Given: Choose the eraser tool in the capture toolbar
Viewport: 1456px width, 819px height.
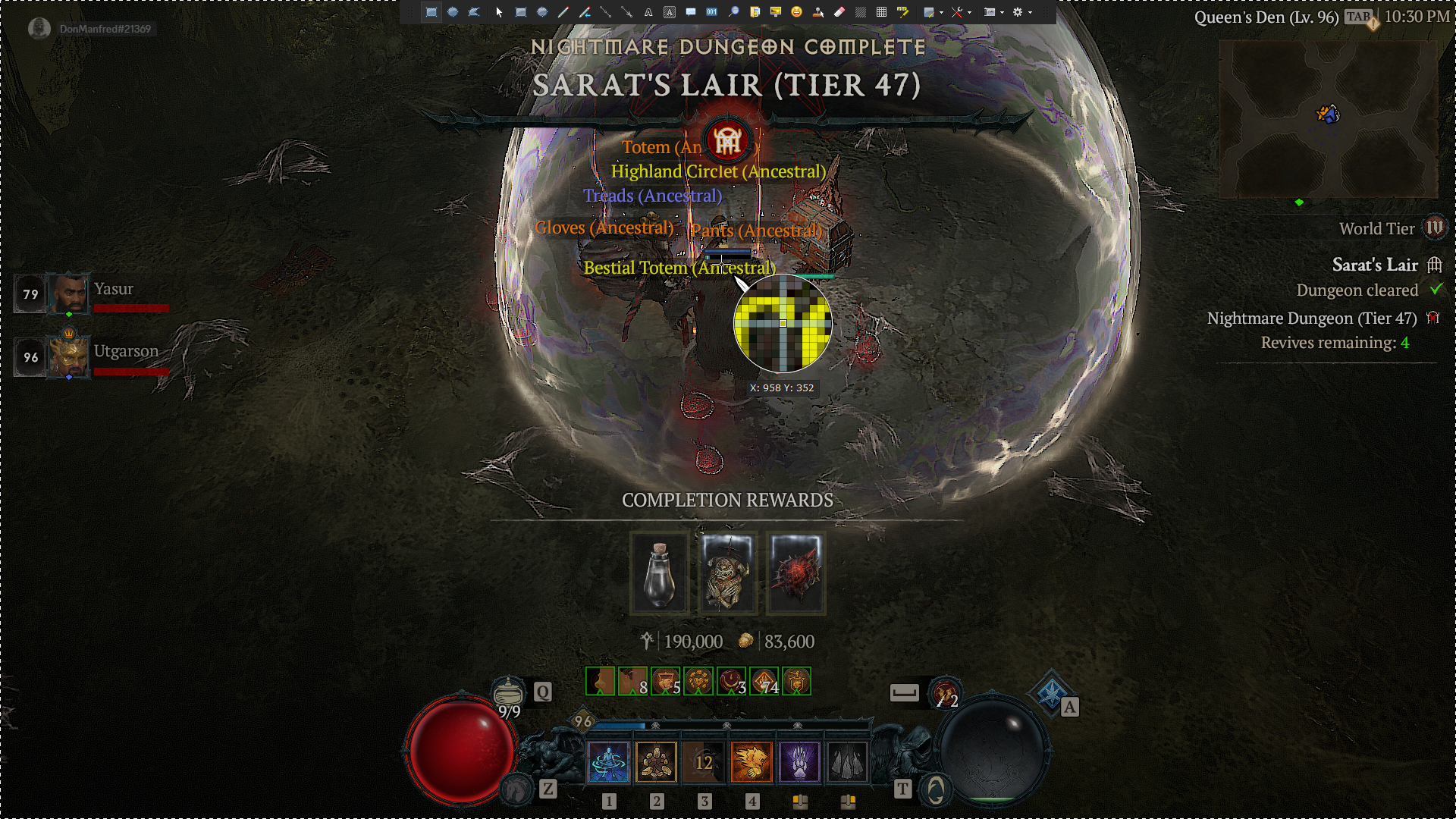Looking at the screenshot, I should (839, 12).
